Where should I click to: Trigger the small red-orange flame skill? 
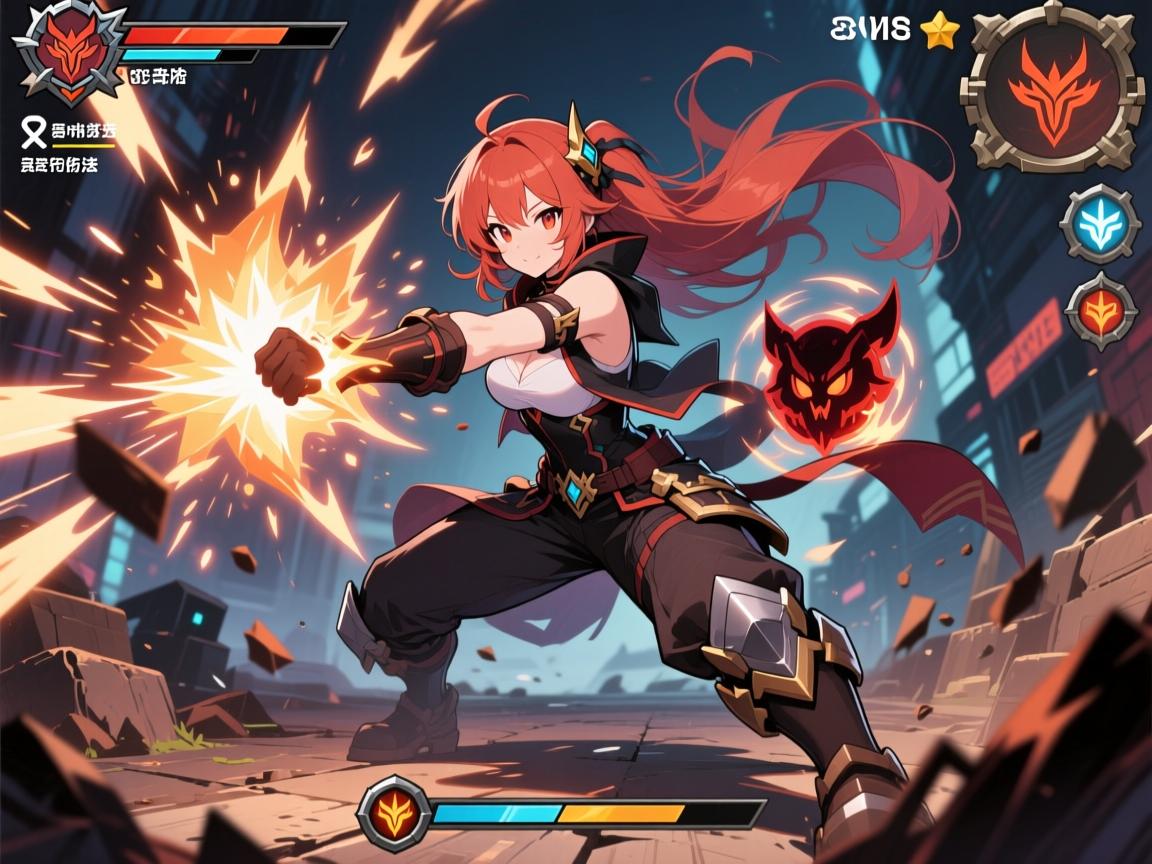click(1102, 311)
